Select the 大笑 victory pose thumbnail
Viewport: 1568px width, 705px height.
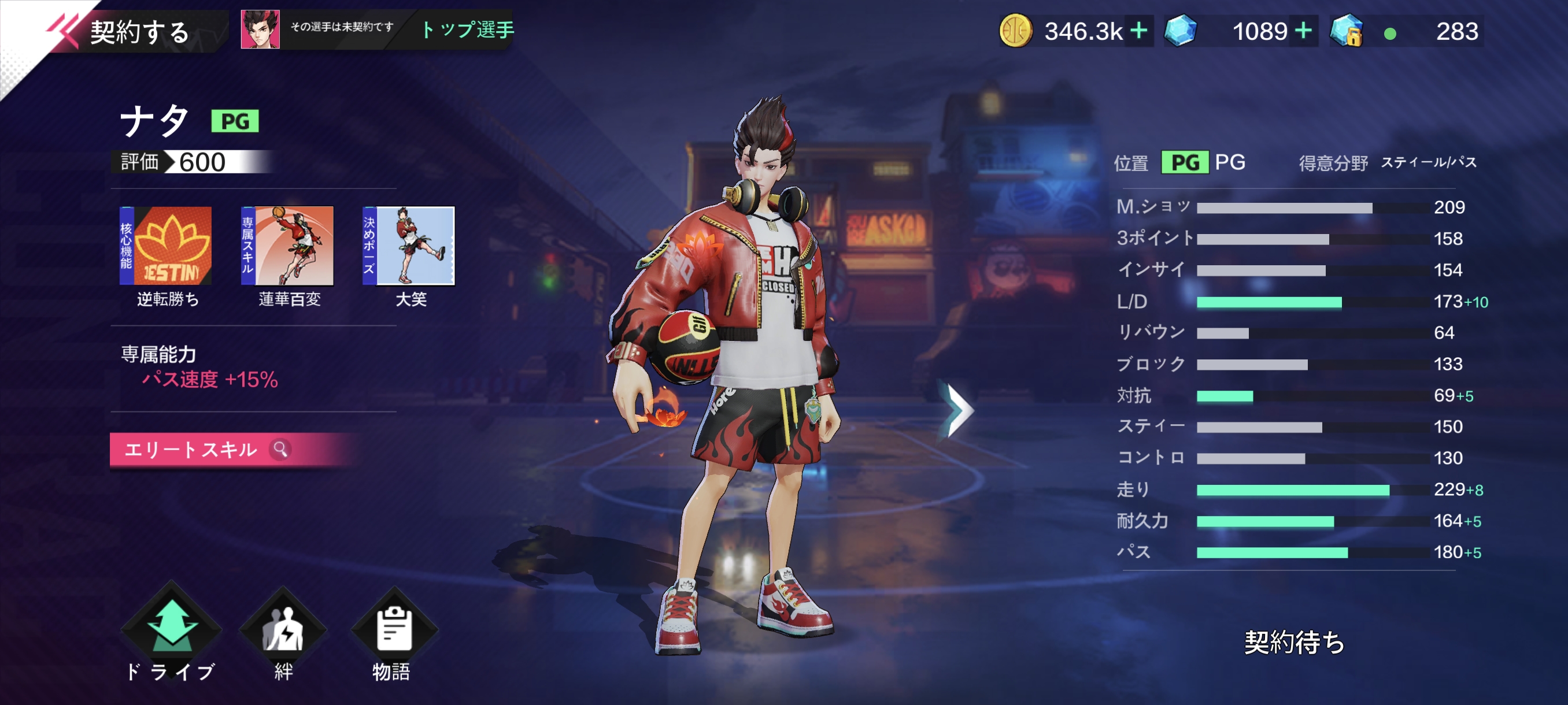click(x=409, y=246)
